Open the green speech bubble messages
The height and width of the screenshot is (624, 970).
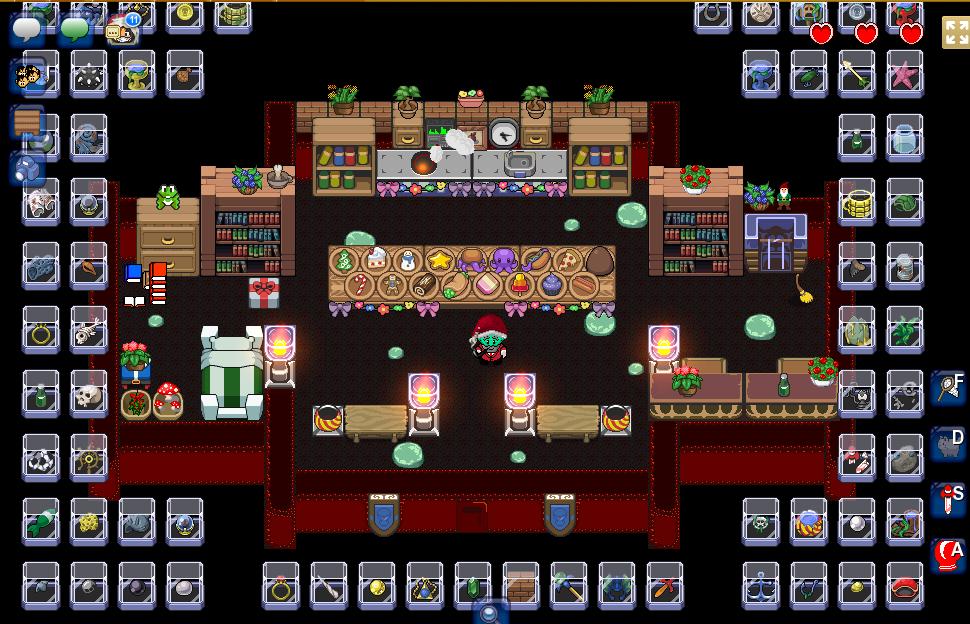click(74, 30)
